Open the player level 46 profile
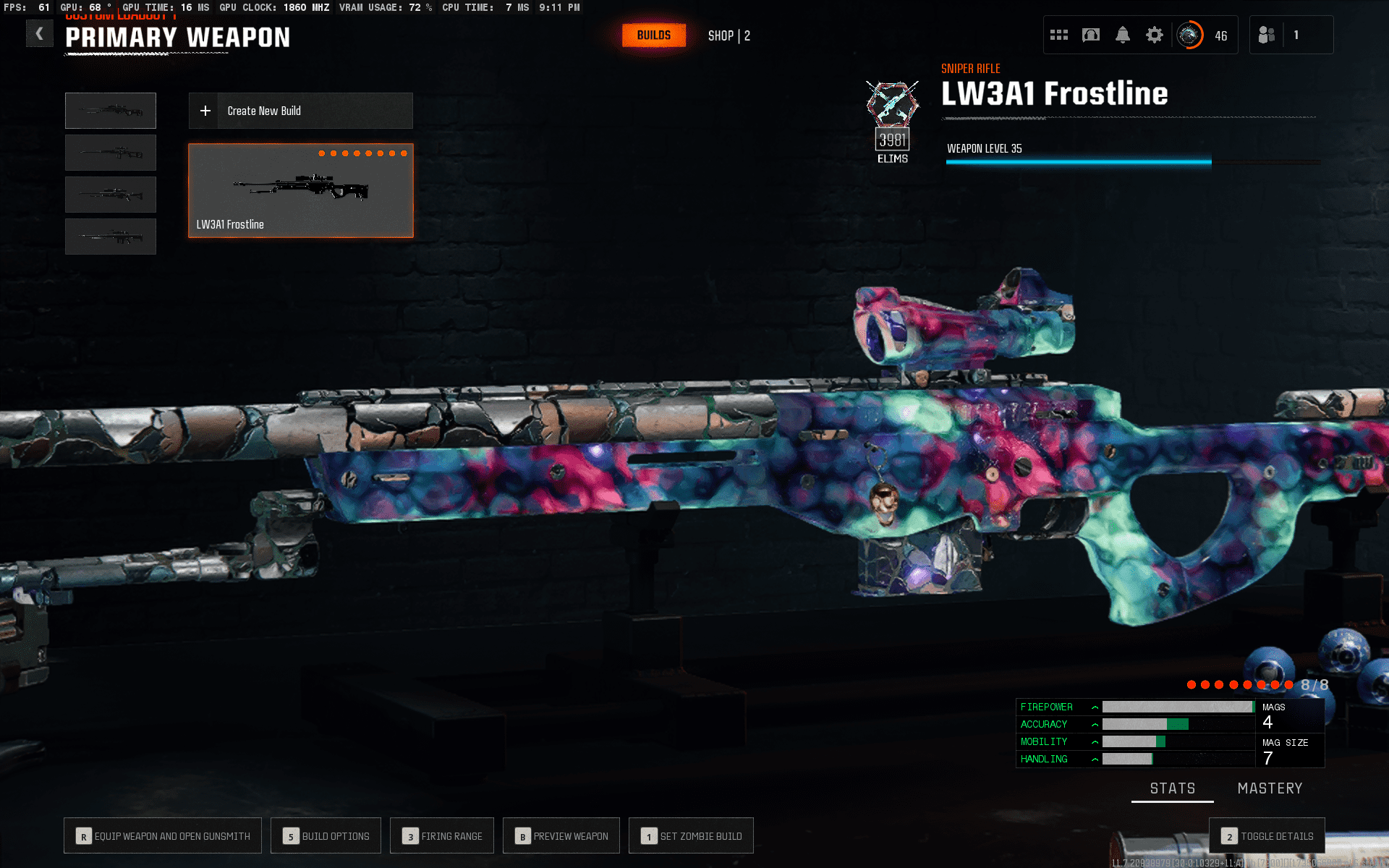 tap(1202, 35)
